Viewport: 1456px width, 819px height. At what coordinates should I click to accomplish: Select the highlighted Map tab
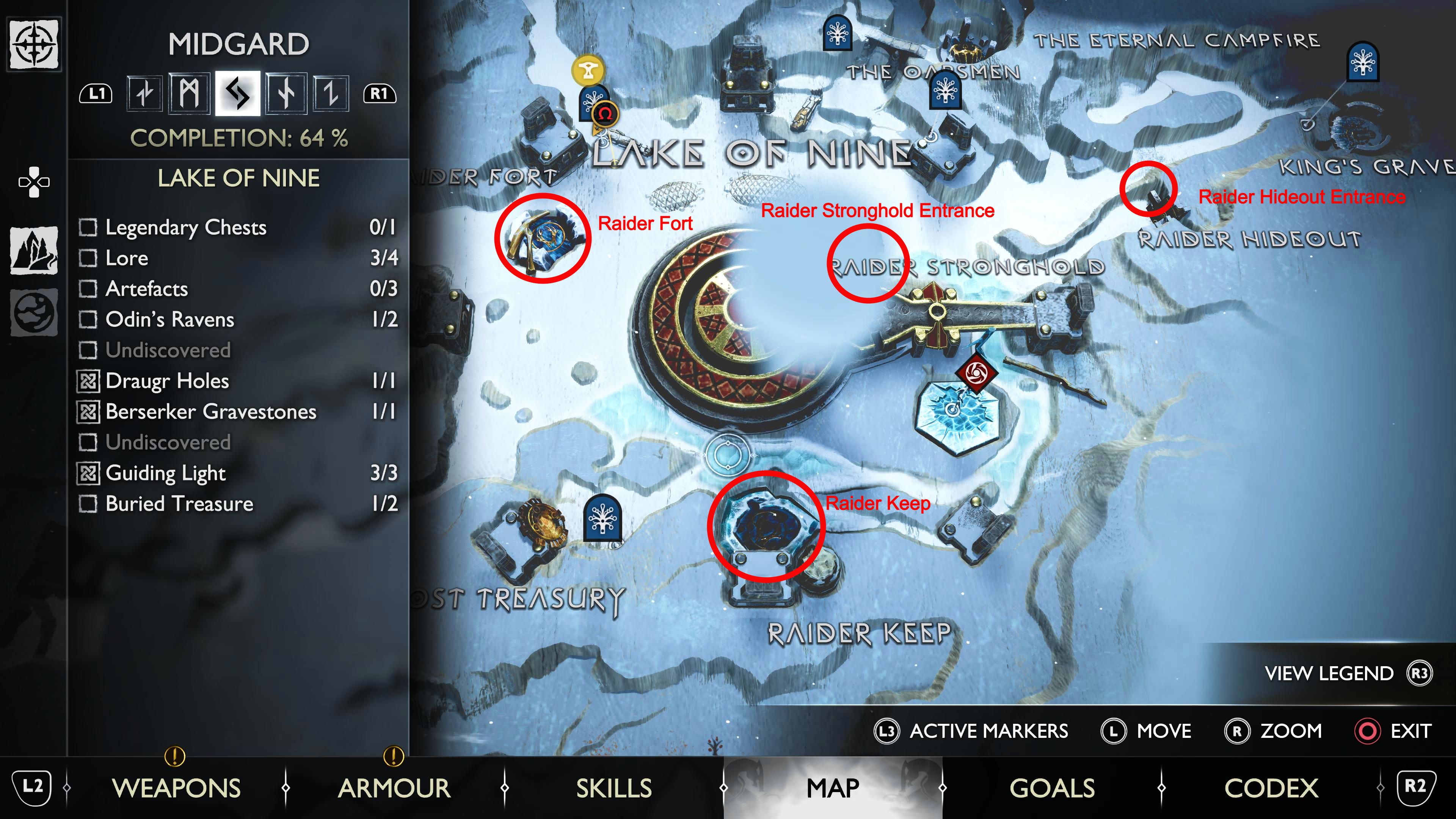point(833,788)
